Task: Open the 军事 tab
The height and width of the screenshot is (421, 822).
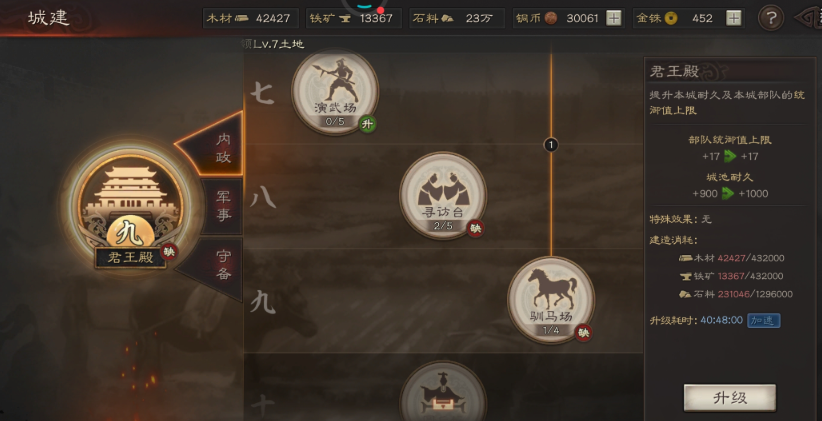Action: pyautogui.click(x=223, y=206)
